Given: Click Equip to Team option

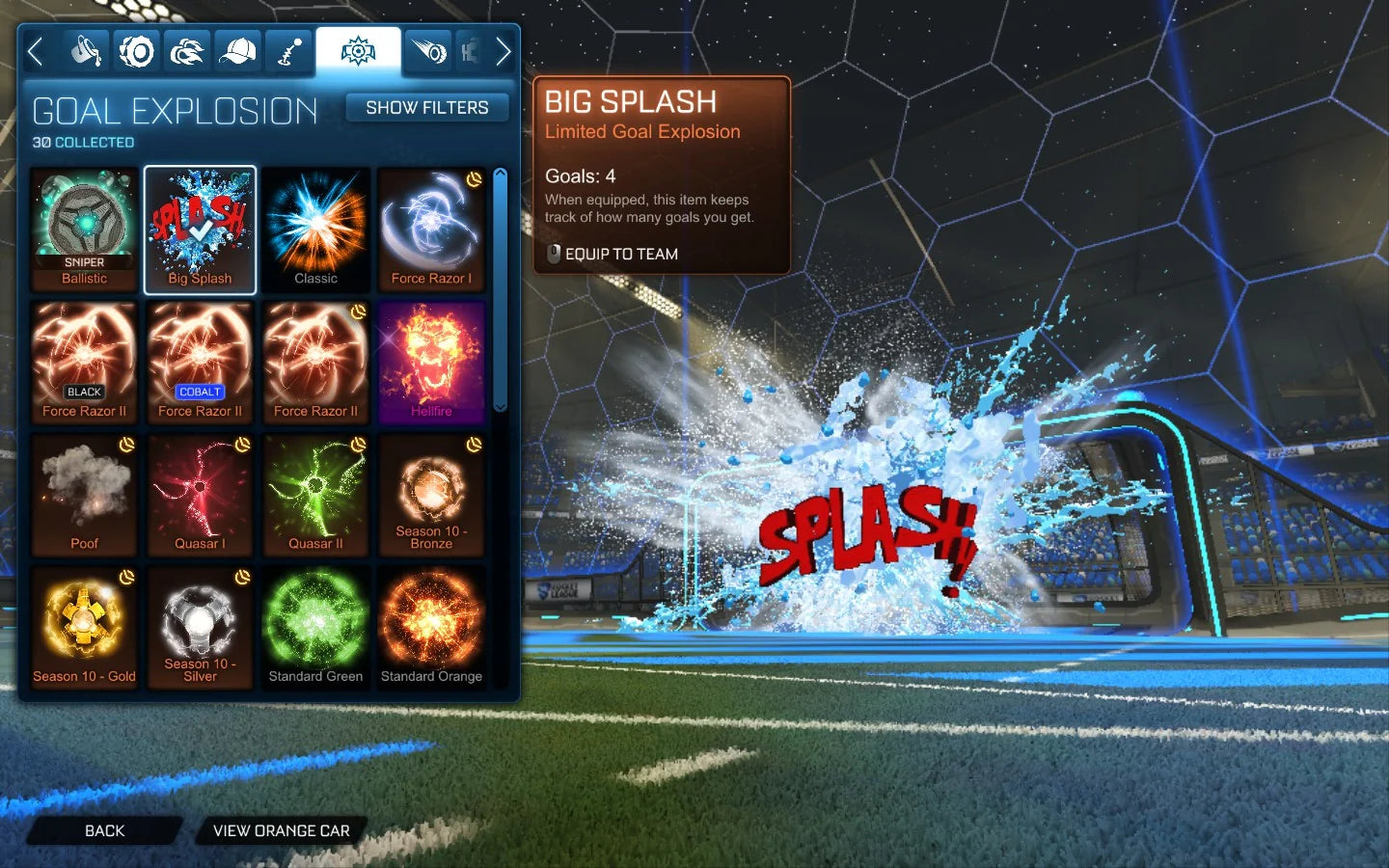Looking at the screenshot, I should [x=618, y=254].
